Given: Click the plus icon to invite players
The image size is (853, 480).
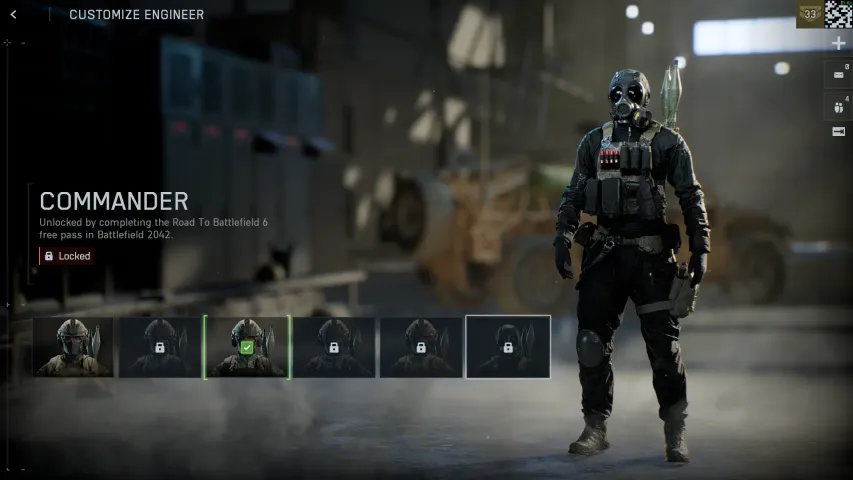Looking at the screenshot, I should coord(838,44).
